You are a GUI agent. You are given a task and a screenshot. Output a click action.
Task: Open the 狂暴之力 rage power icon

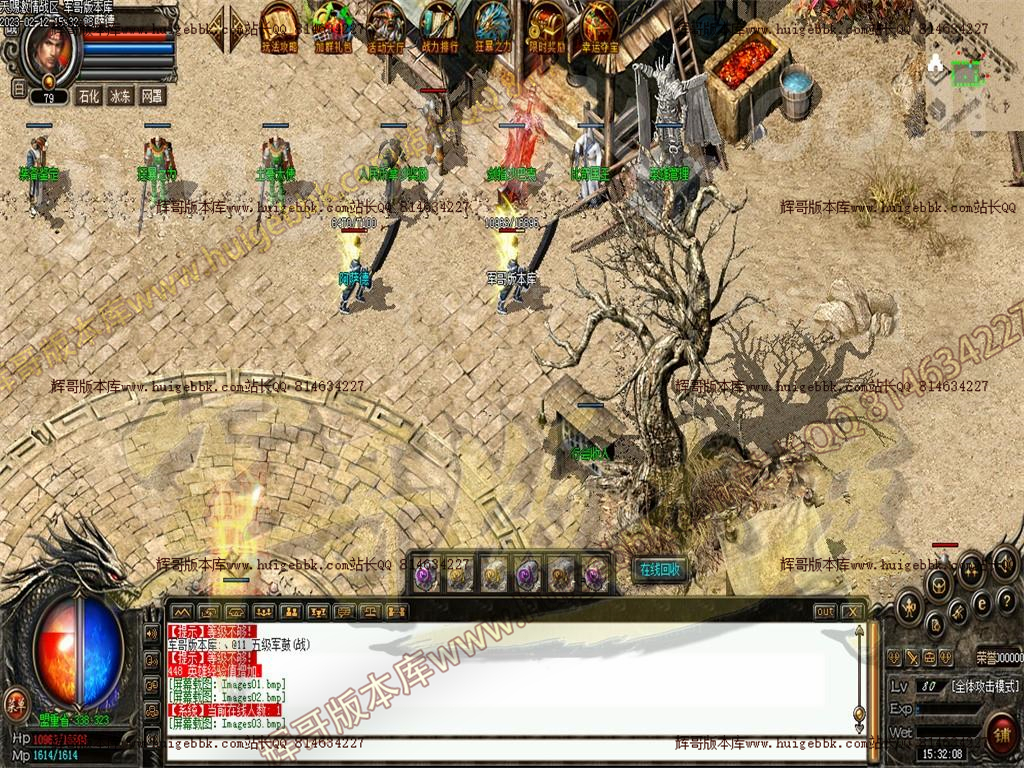492,27
